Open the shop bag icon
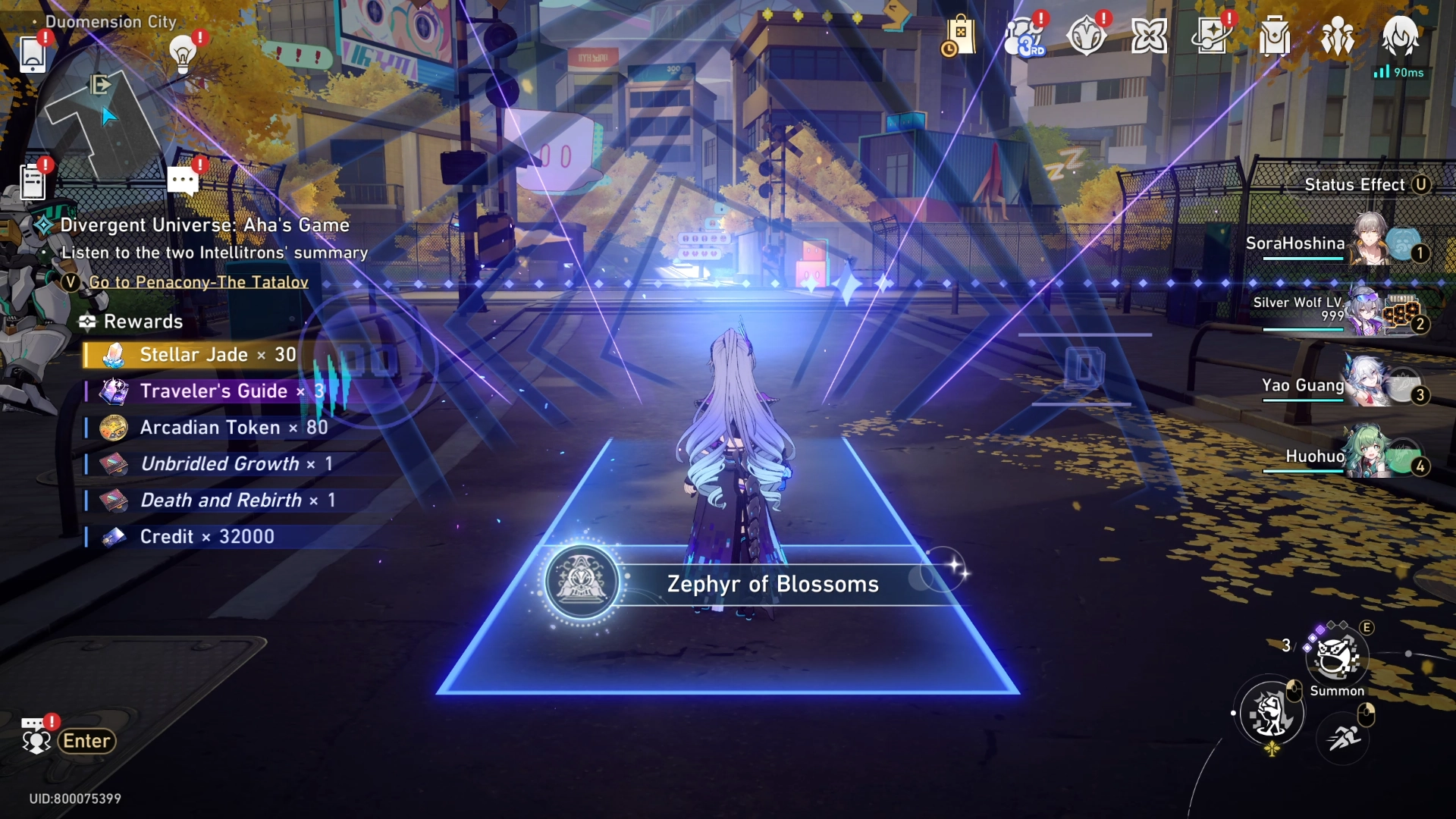The width and height of the screenshot is (1456, 819). tap(960, 34)
